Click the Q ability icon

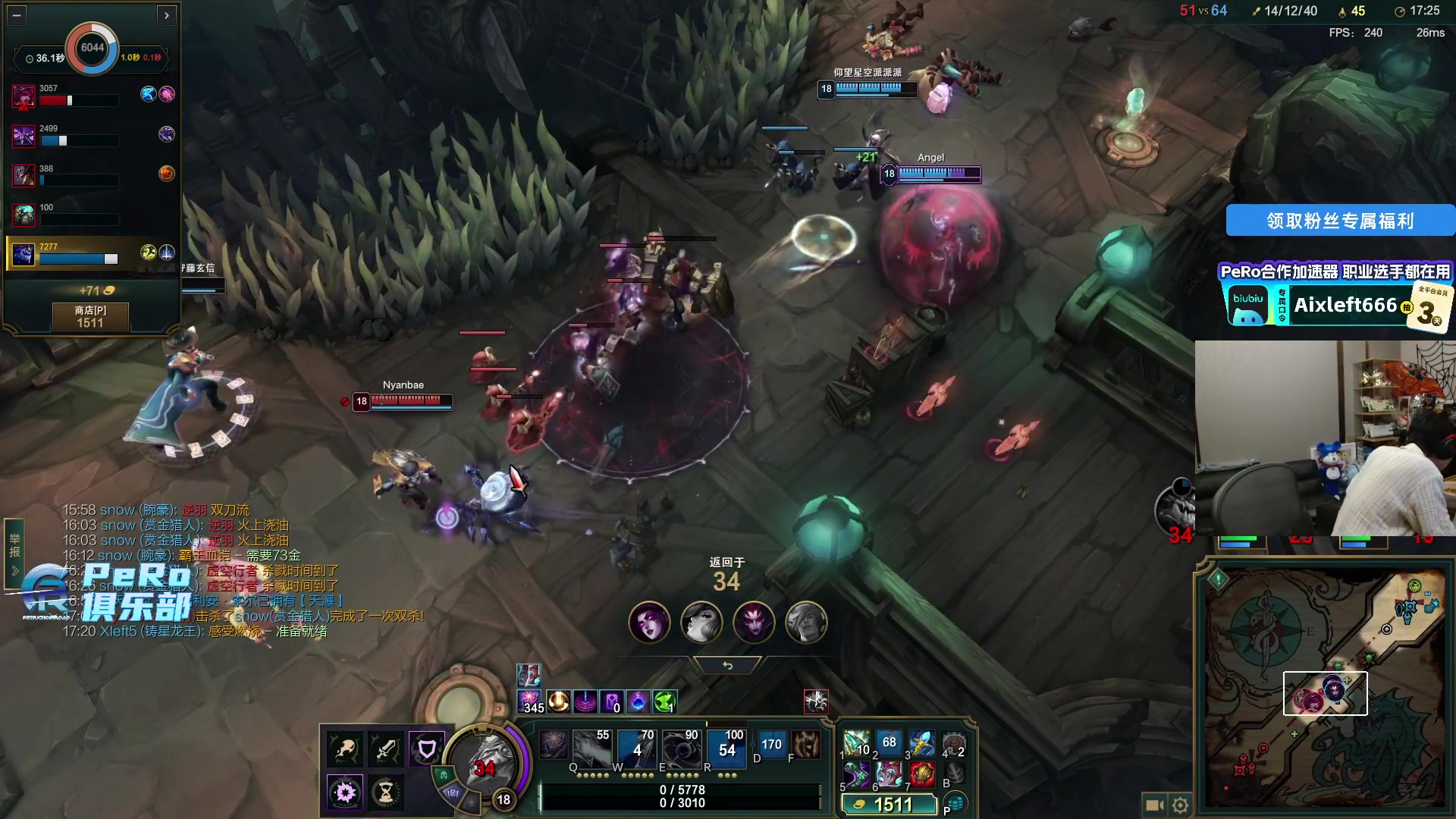point(591,746)
